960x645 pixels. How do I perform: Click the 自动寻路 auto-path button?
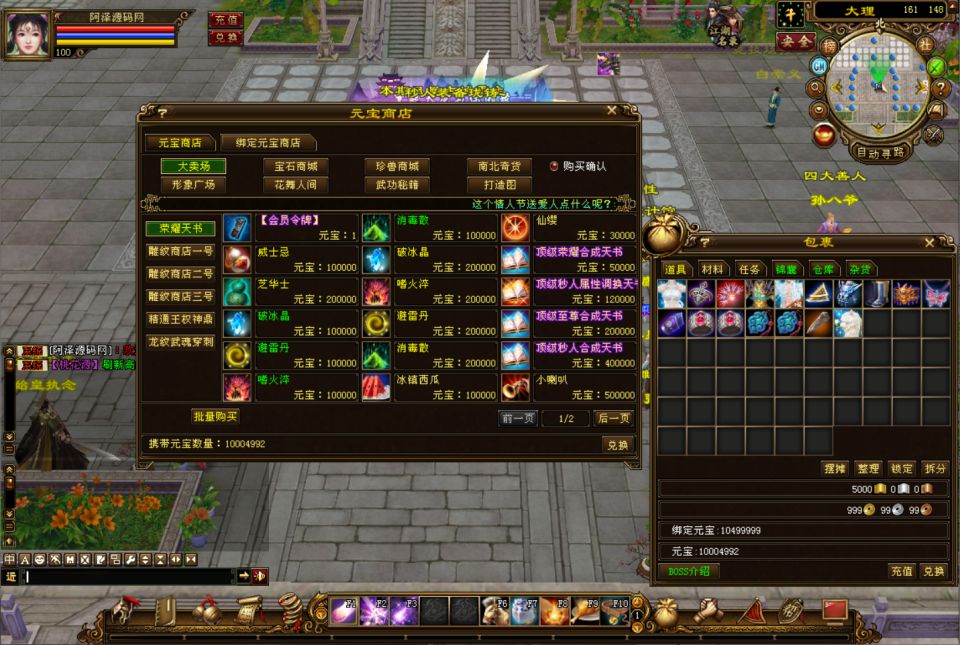(881, 153)
